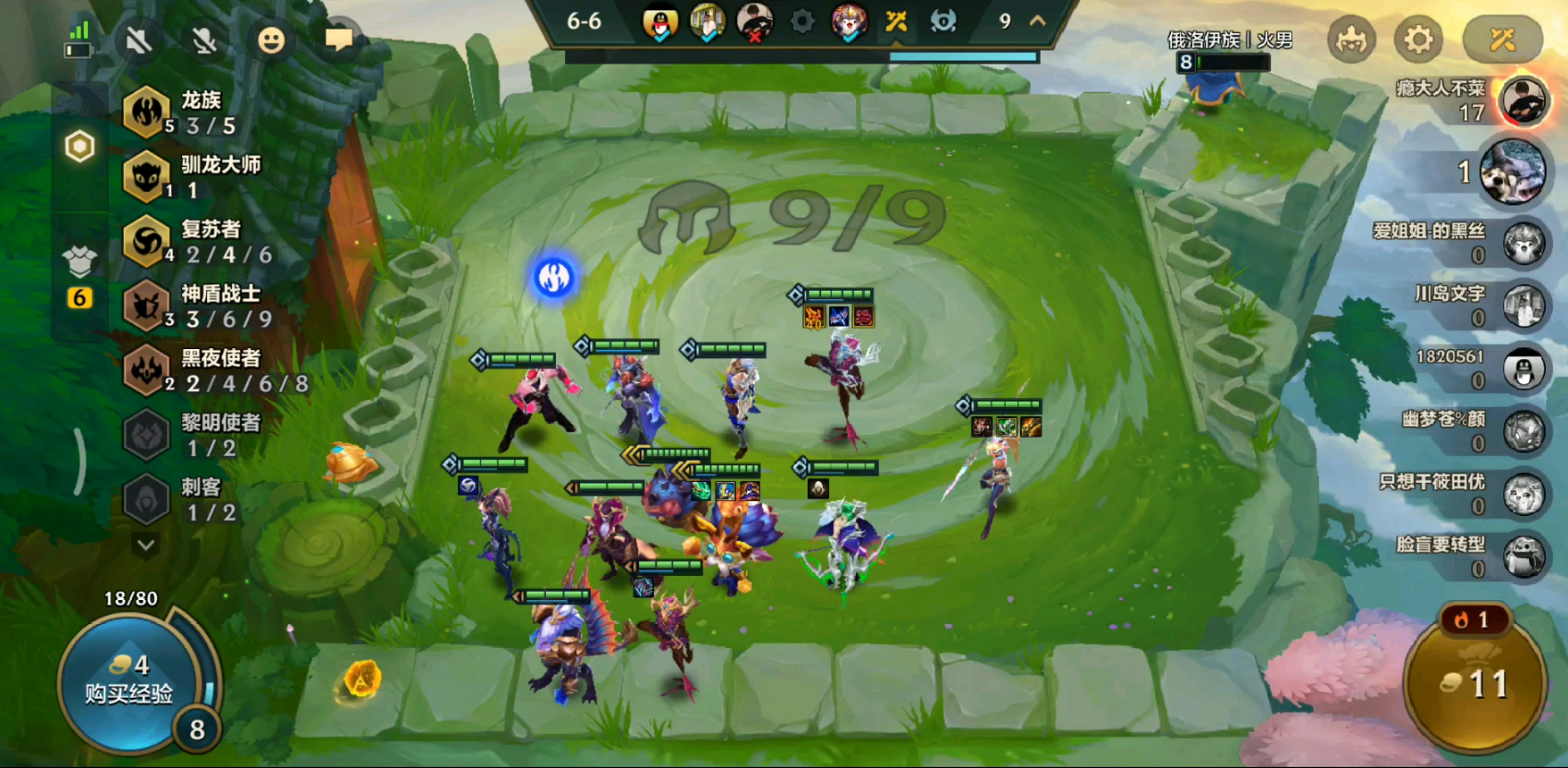Open the item bench armor icon
This screenshot has width=1568, height=768.
tap(79, 262)
